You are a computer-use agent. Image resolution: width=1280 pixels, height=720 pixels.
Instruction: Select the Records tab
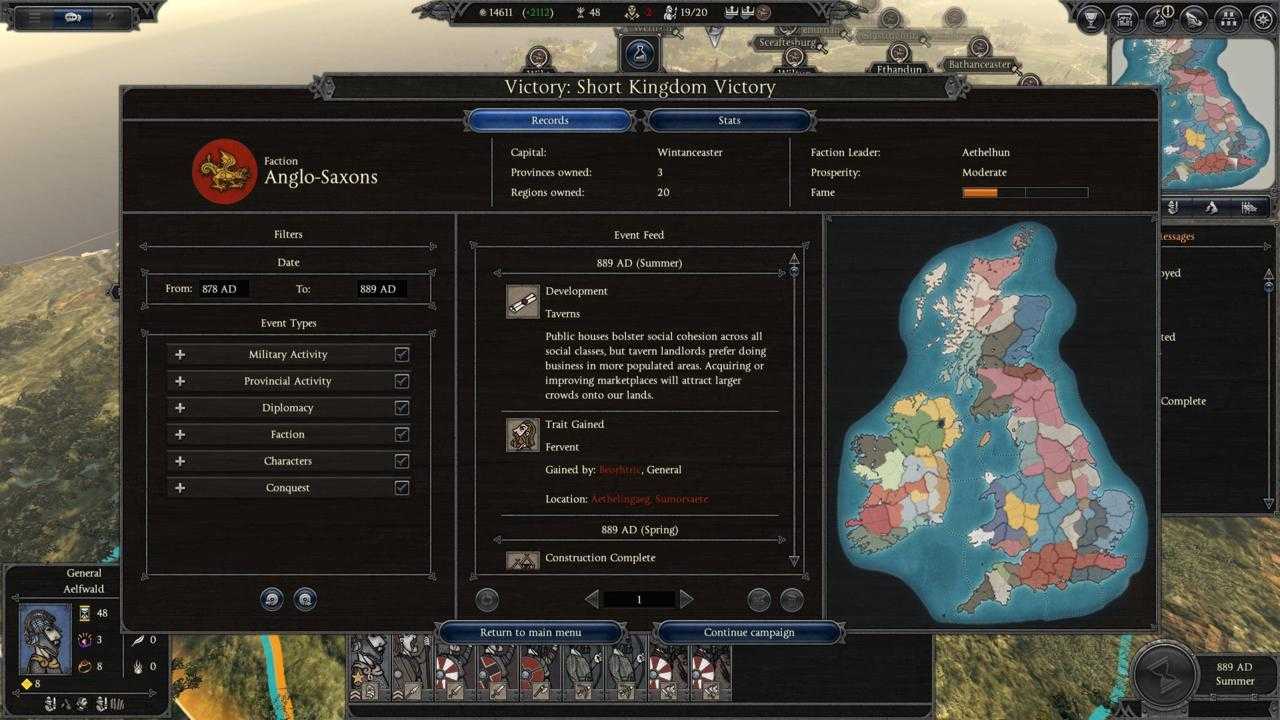(549, 121)
